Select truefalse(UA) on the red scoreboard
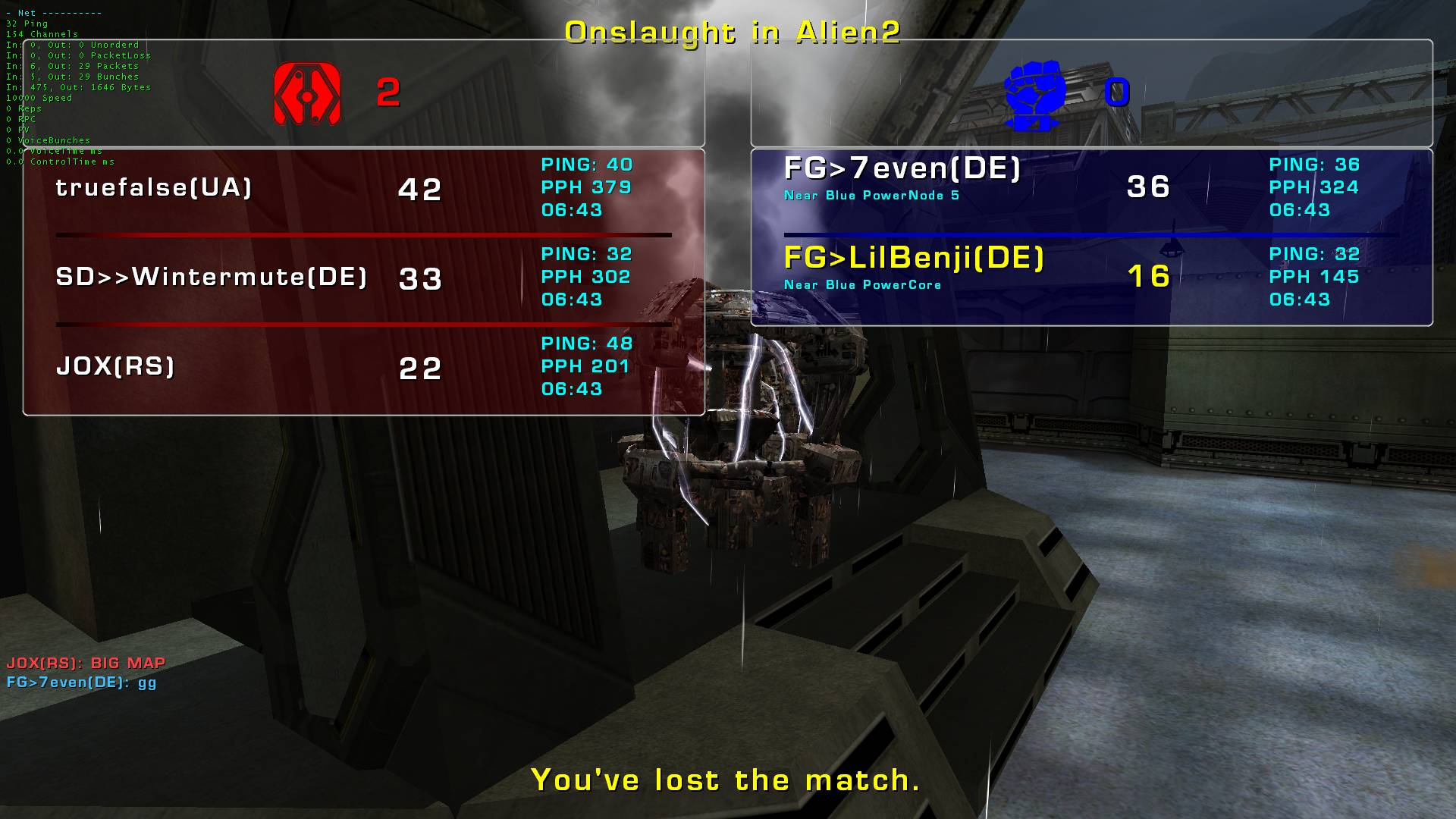 [154, 188]
